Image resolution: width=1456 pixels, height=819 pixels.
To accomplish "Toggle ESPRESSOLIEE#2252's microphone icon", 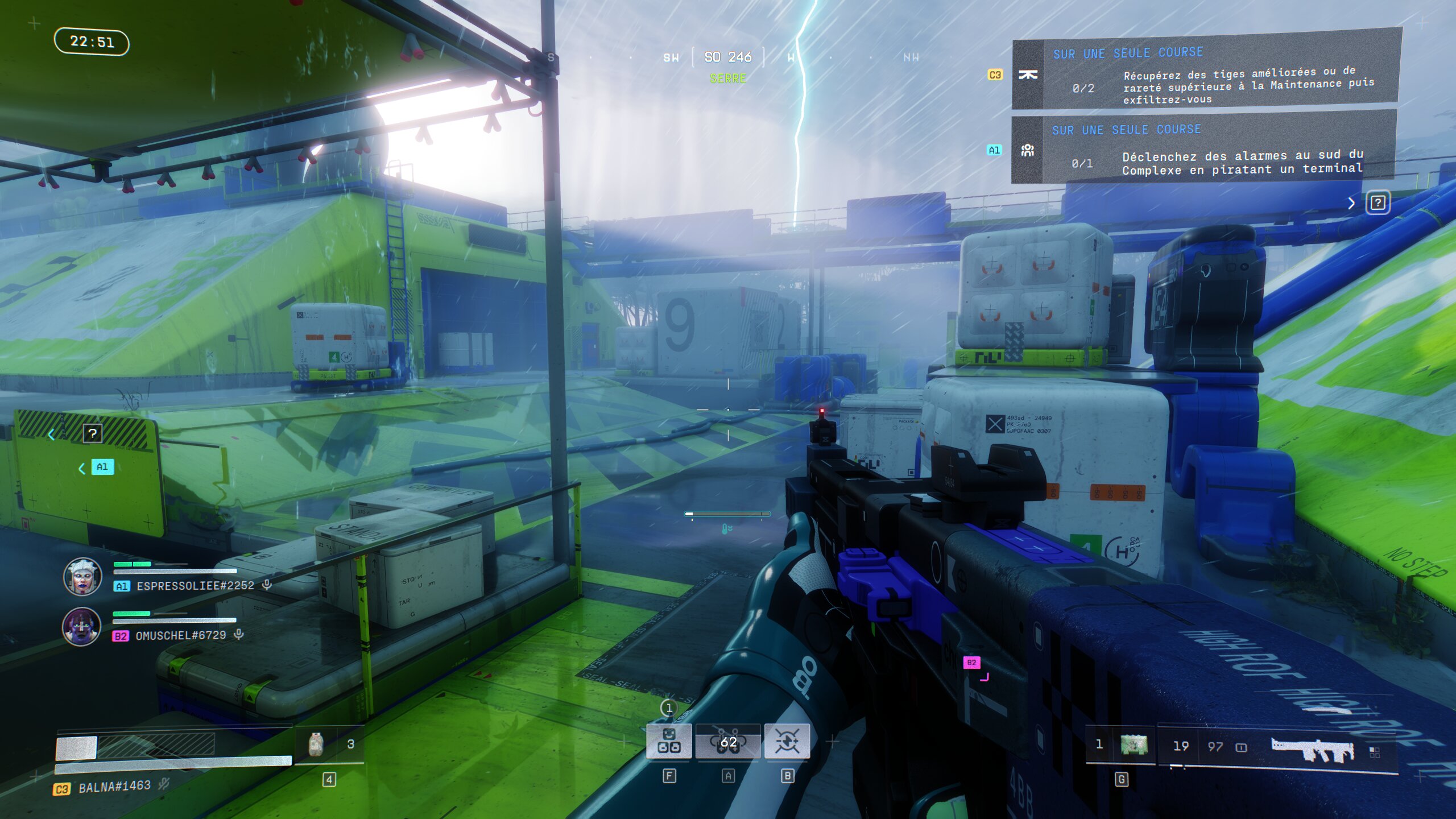I will tap(267, 585).
